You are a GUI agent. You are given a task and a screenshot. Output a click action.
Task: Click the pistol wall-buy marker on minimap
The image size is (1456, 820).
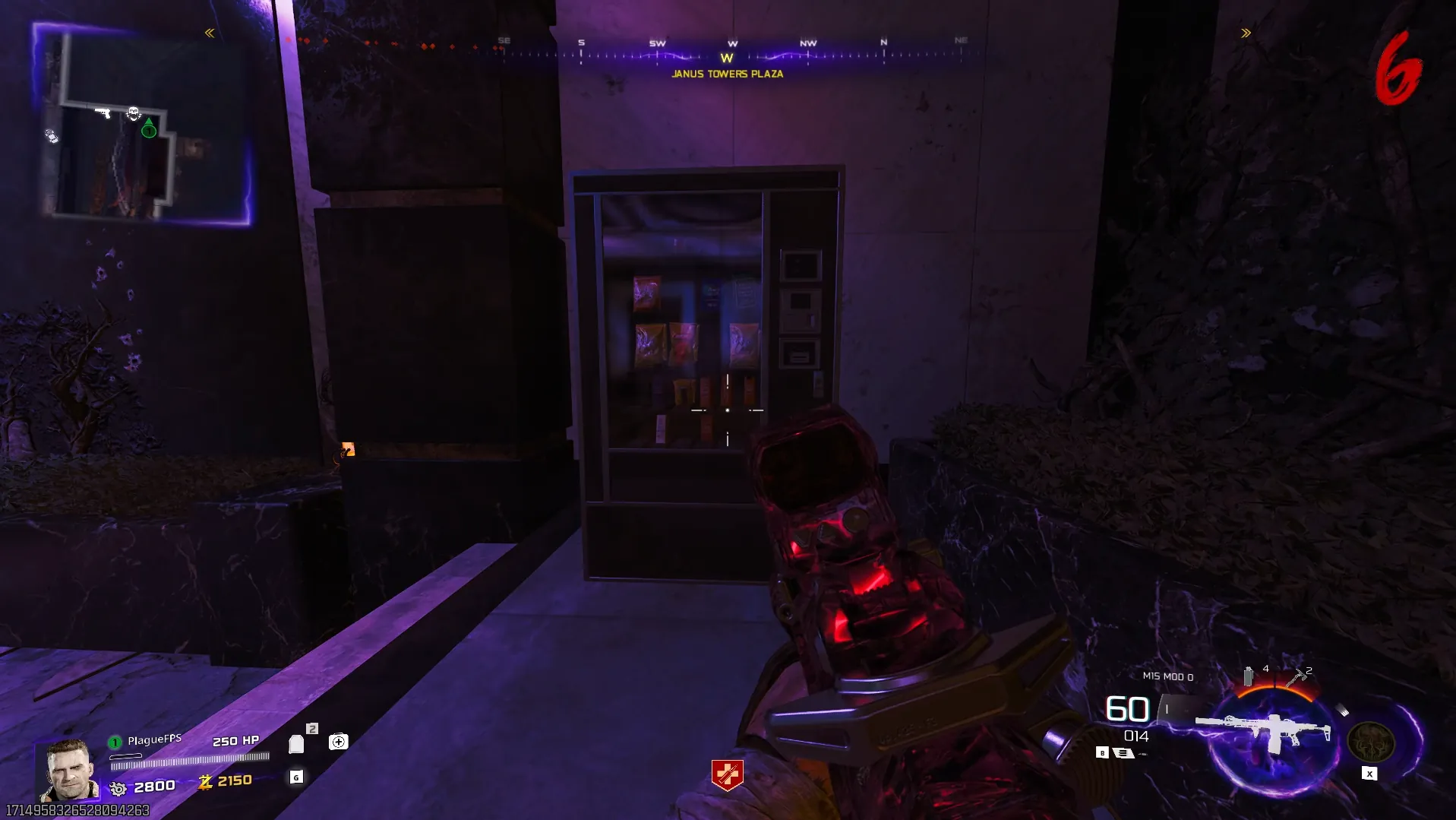point(103,113)
